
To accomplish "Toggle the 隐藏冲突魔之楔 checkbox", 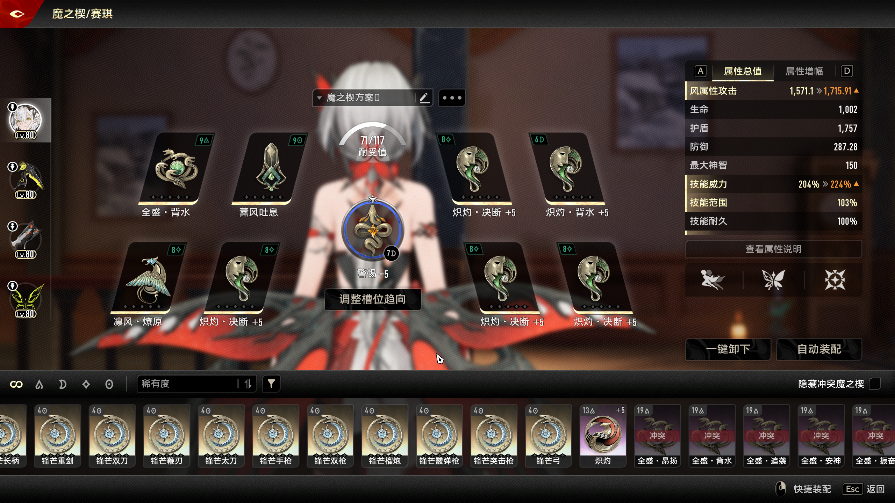I will (x=875, y=384).
